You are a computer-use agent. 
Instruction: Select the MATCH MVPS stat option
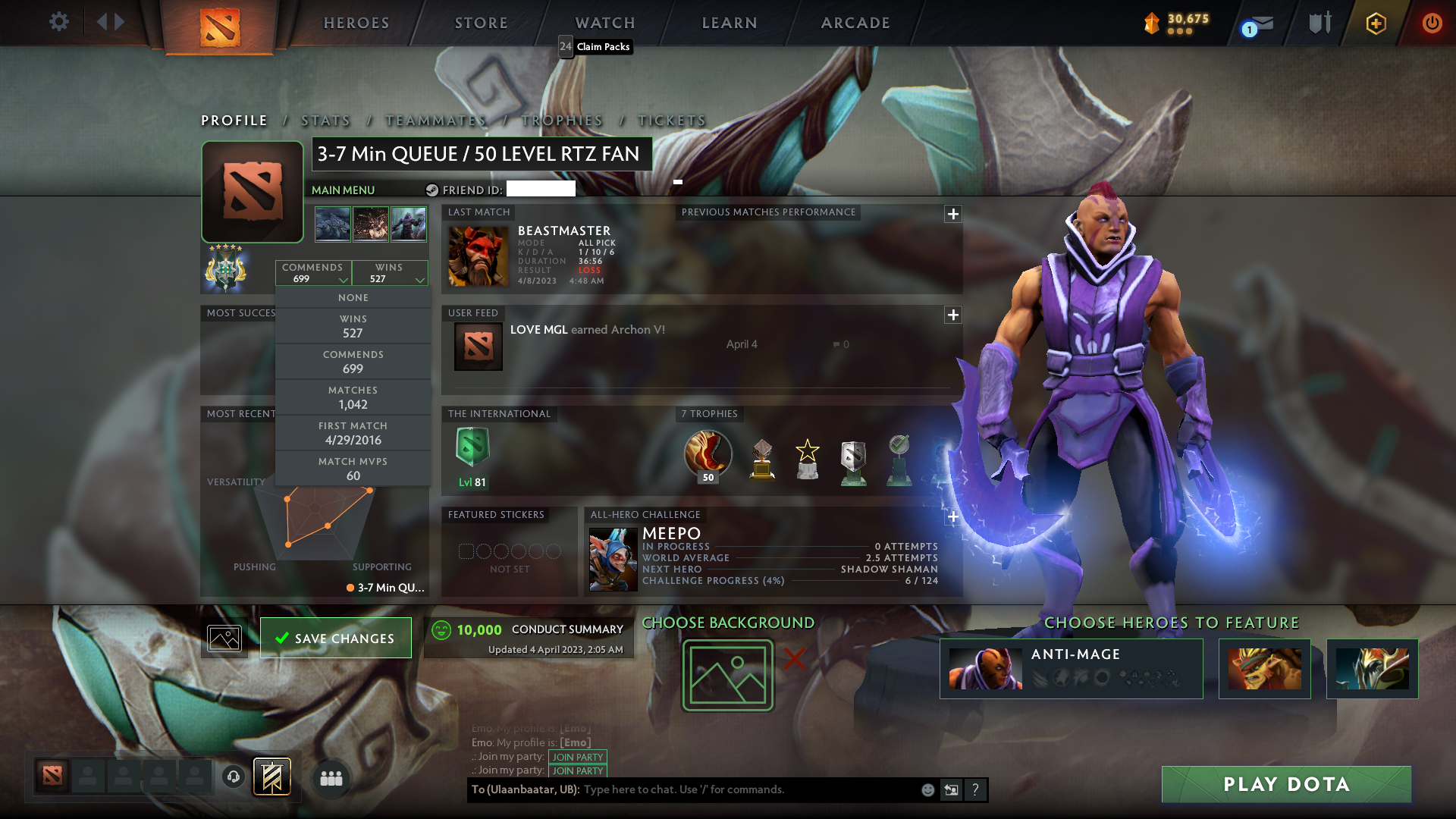353,468
